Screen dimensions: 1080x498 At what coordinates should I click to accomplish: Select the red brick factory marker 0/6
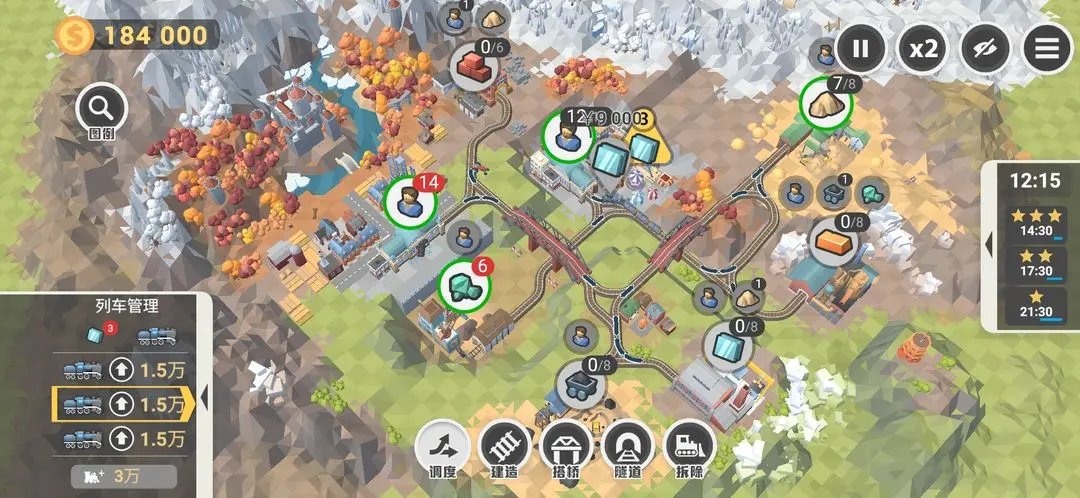pos(474,67)
